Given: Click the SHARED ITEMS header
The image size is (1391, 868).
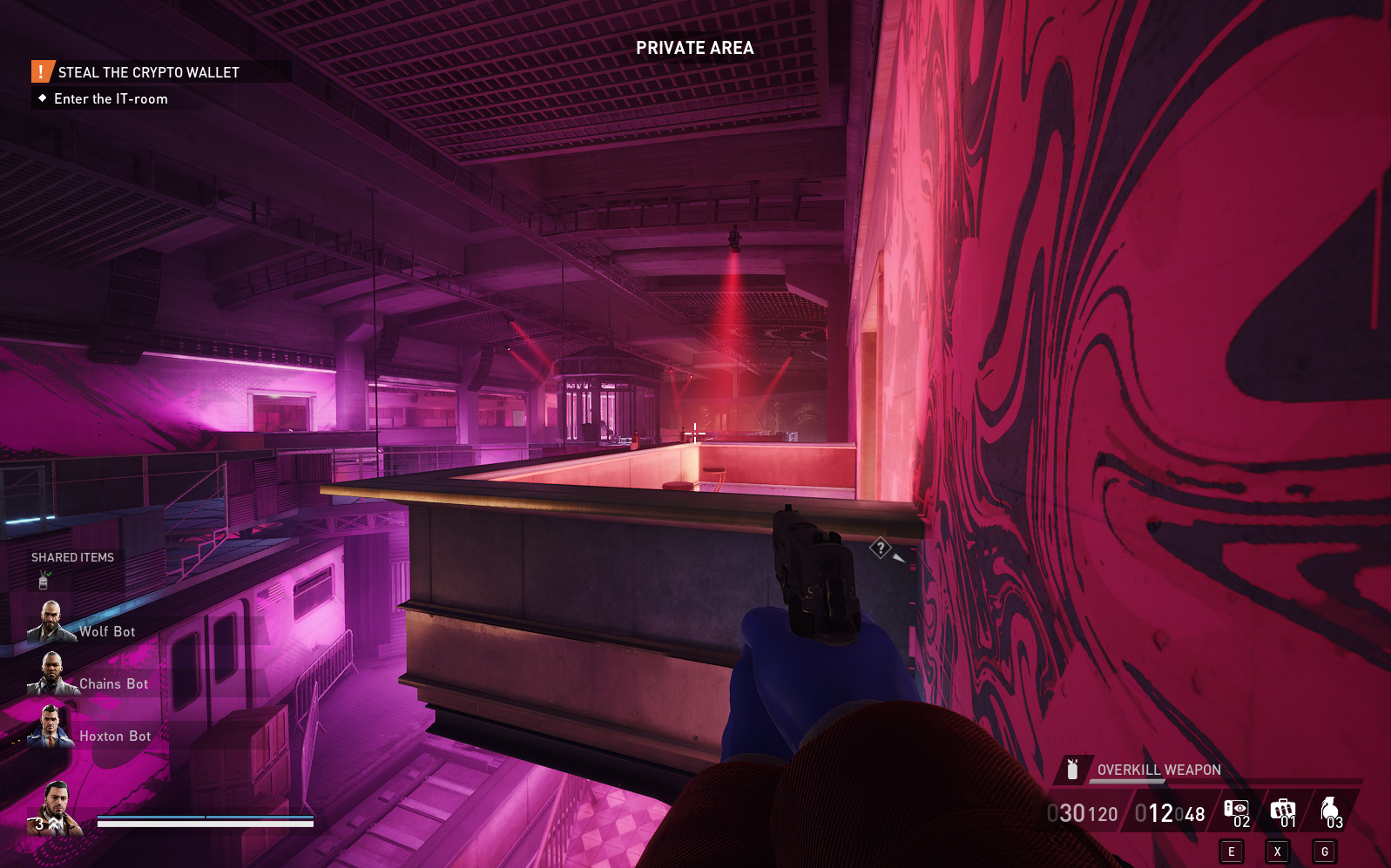Looking at the screenshot, I should point(72,557).
